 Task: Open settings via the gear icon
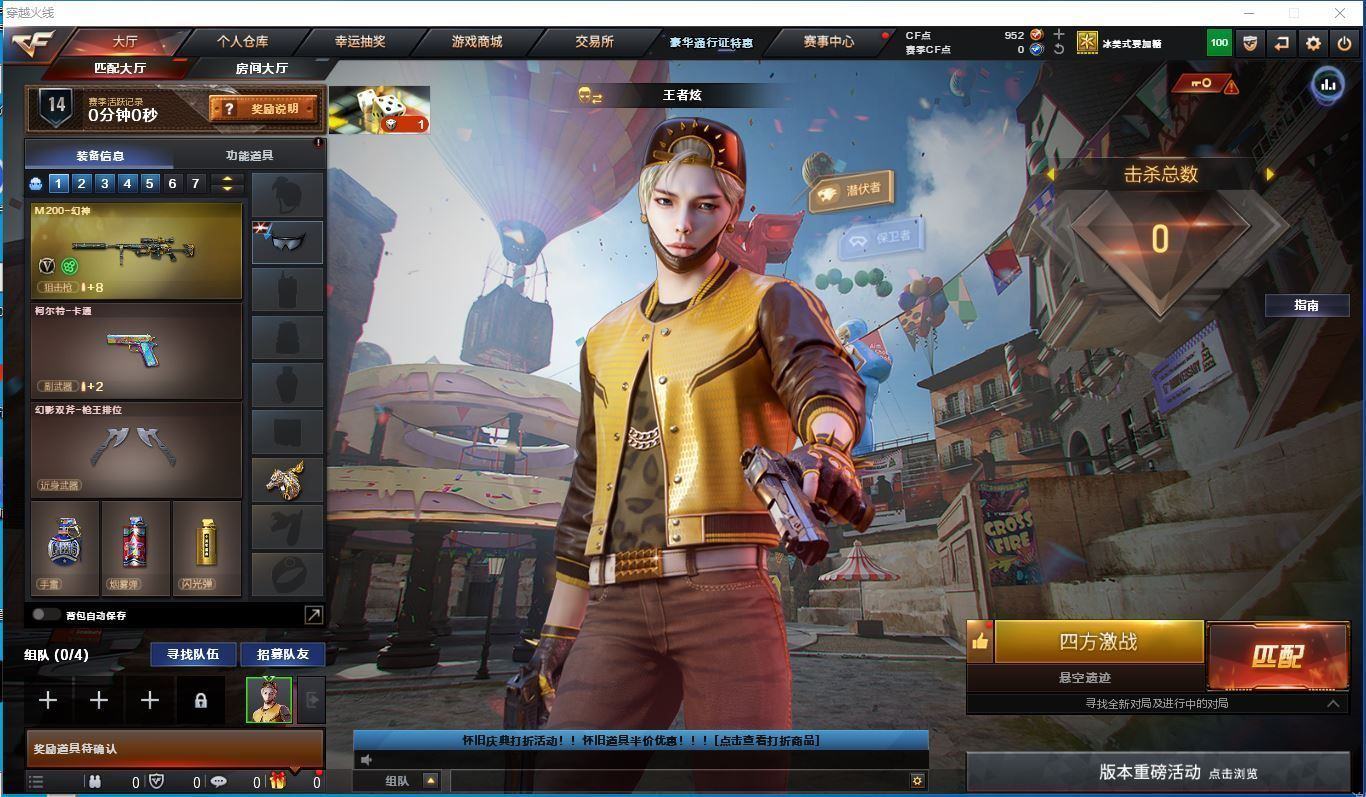(x=1313, y=43)
